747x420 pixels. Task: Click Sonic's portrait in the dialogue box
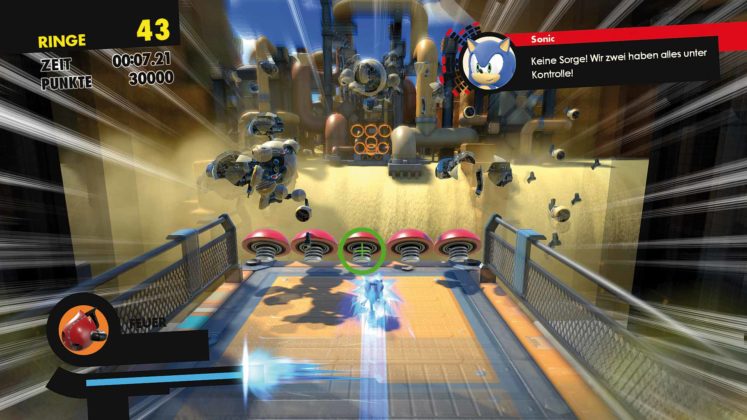pos(491,60)
